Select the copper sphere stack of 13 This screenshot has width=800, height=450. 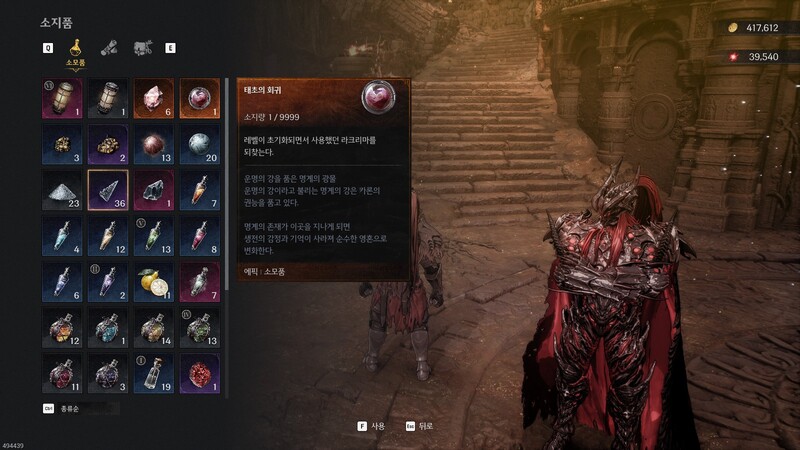pyautogui.click(x=153, y=144)
